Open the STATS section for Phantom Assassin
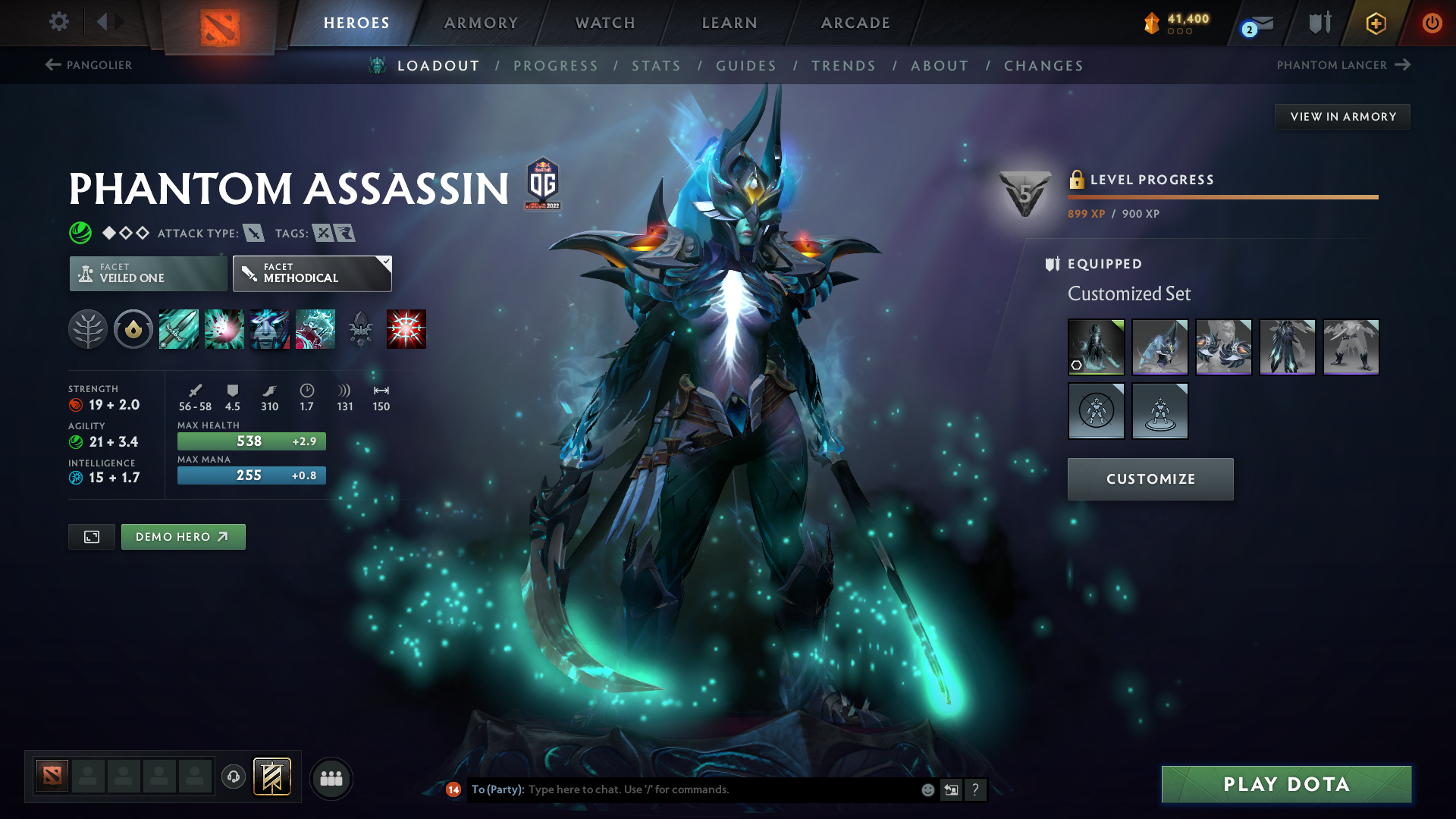The image size is (1456, 819). click(x=656, y=65)
